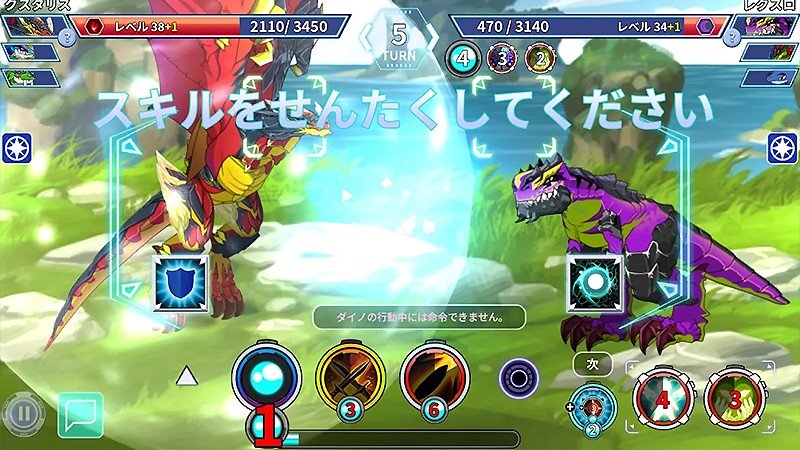Select the blue dino portrait in the left team
The image size is (800, 450).
[28, 52]
